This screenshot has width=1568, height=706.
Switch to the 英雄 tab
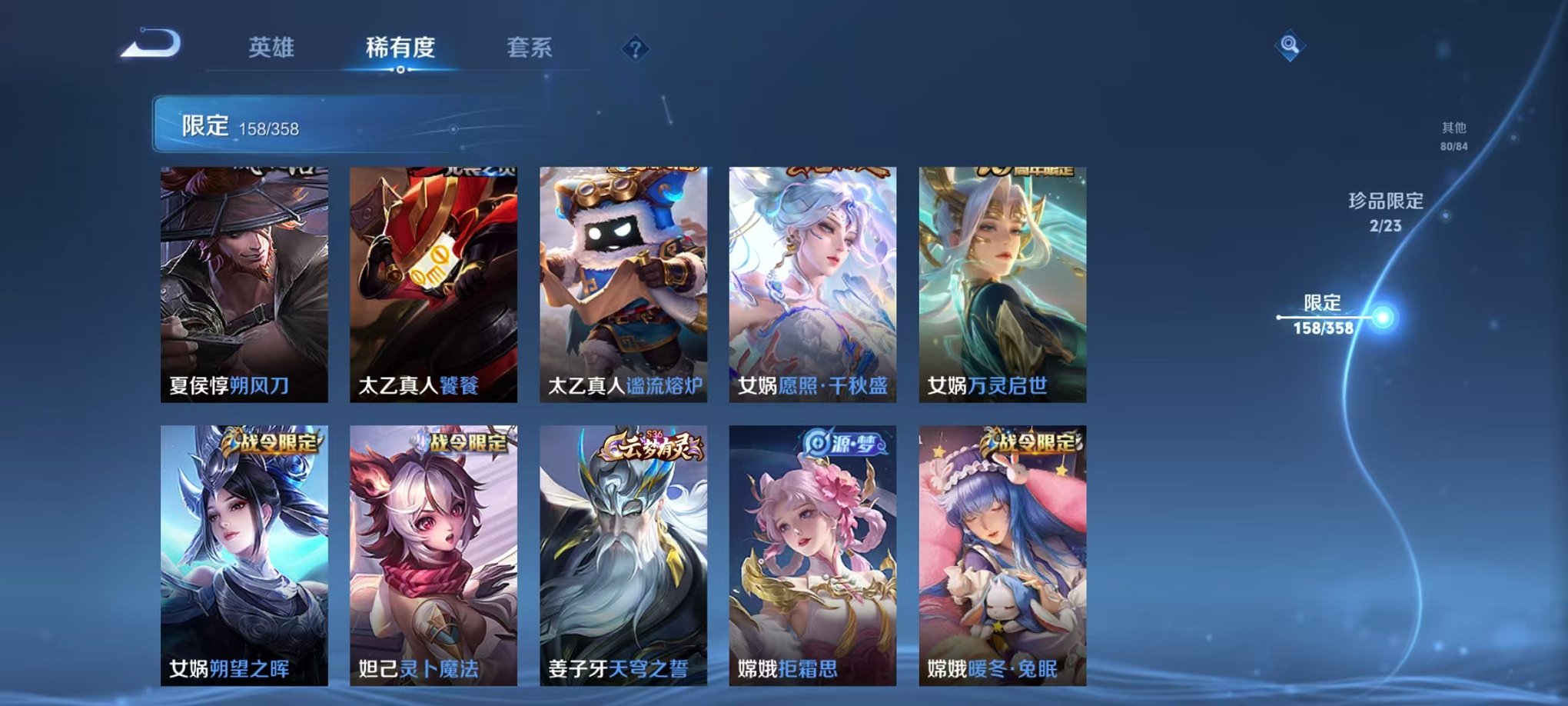pos(271,46)
